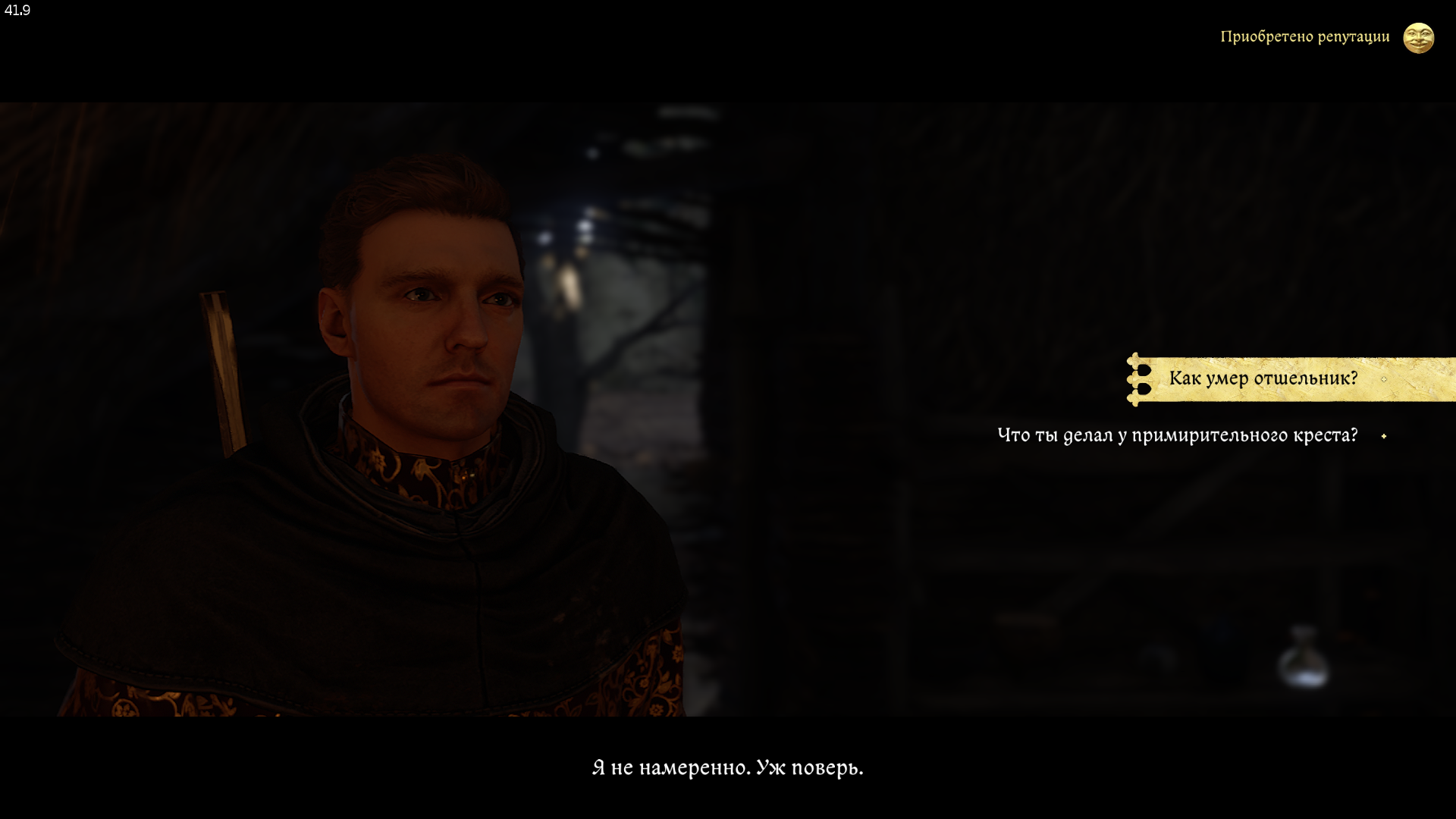
Task: Ask "Как умер отшельник?" dialogue option
Action: 1263,378
